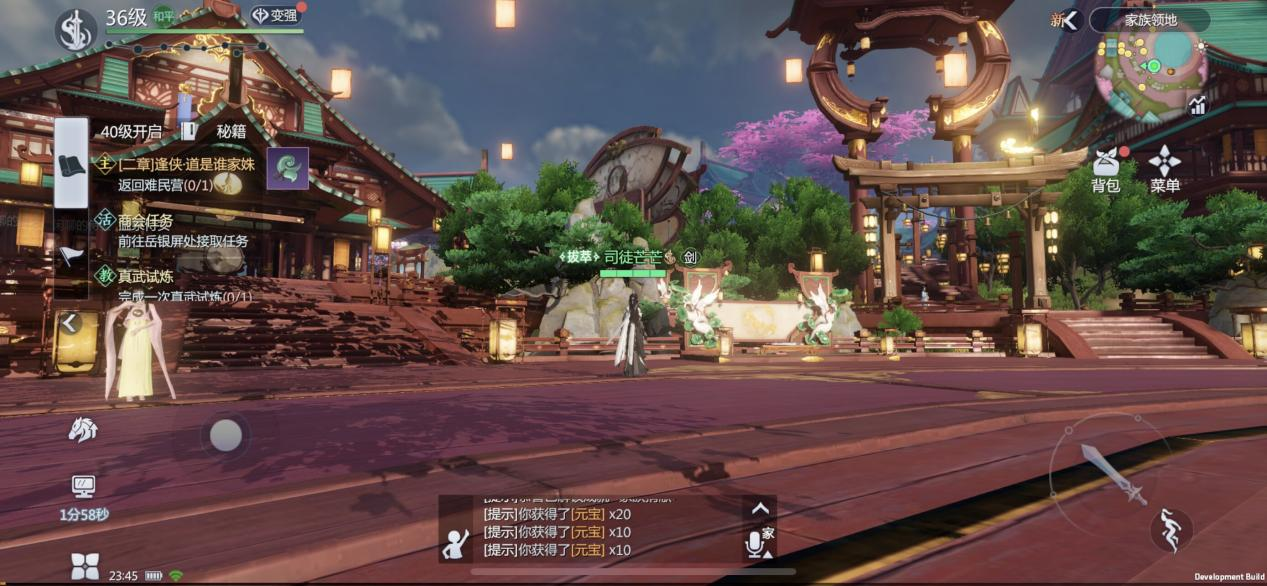Open the circular minimap
Screen dimensions: 1267x586
1150,72
